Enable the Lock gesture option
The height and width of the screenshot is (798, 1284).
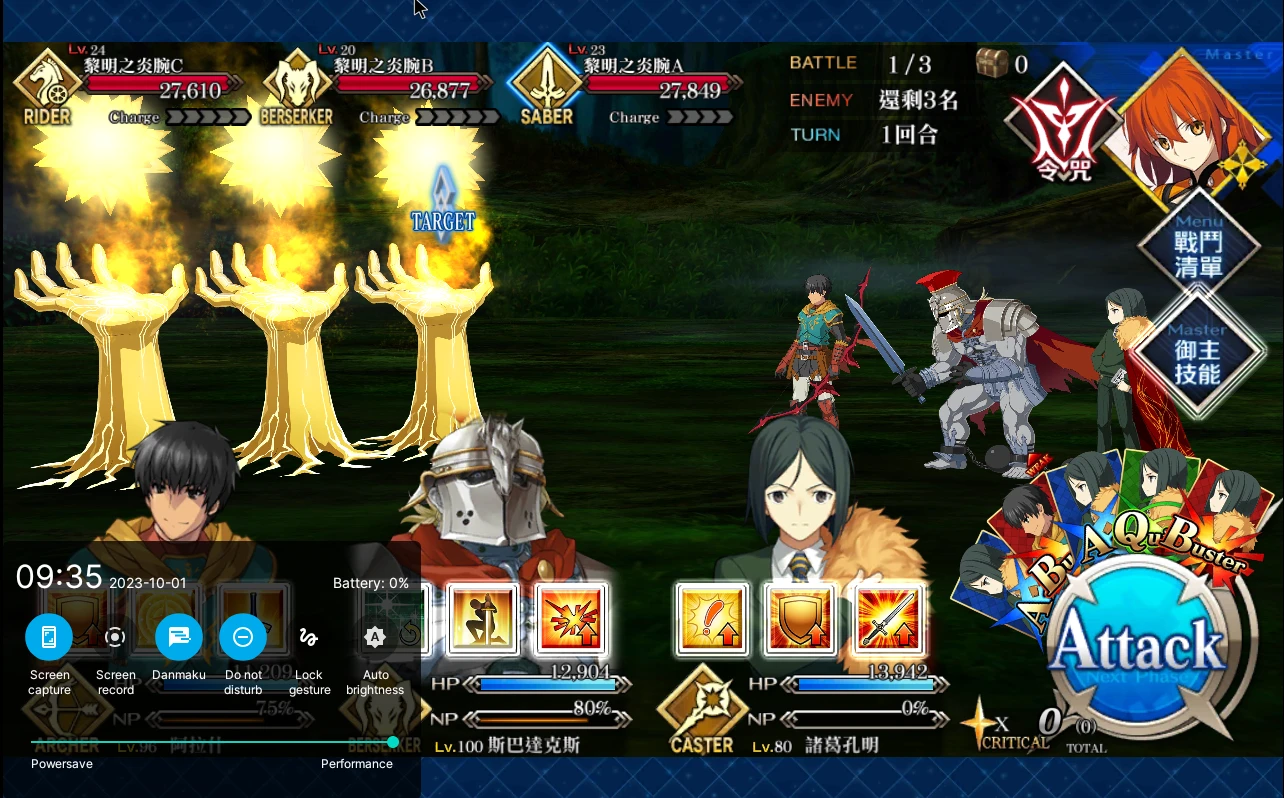[309, 636]
